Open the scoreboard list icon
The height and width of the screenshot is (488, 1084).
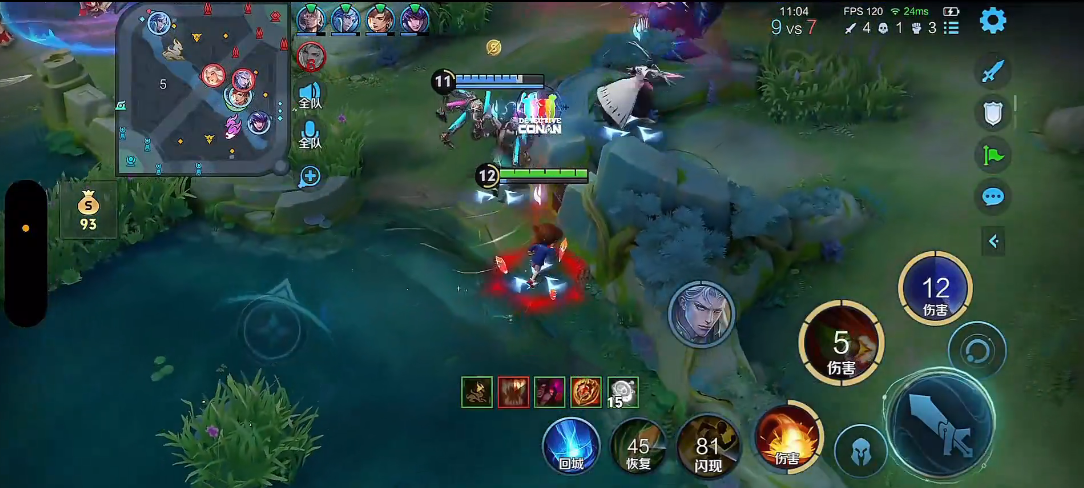click(x=951, y=28)
